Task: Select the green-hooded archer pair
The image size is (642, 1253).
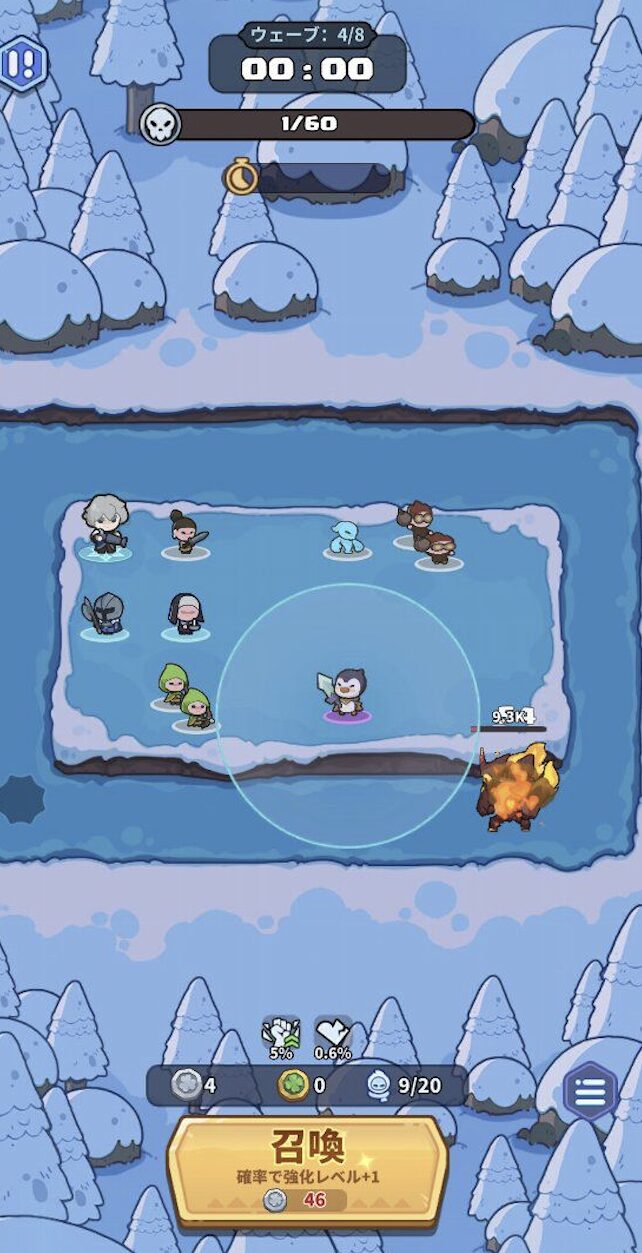Action: (185, 697)
